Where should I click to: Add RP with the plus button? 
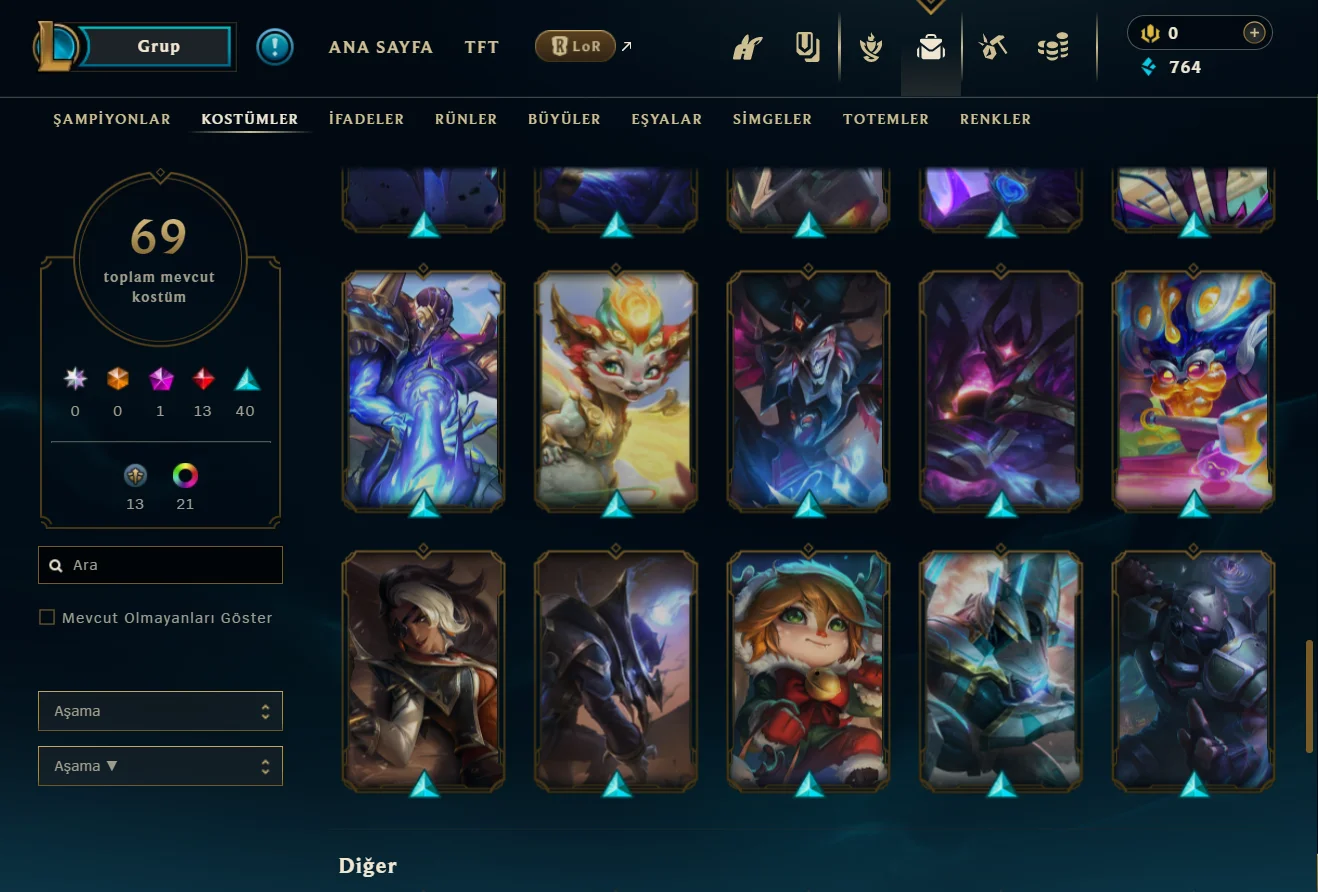click(x=1253, y=33)
